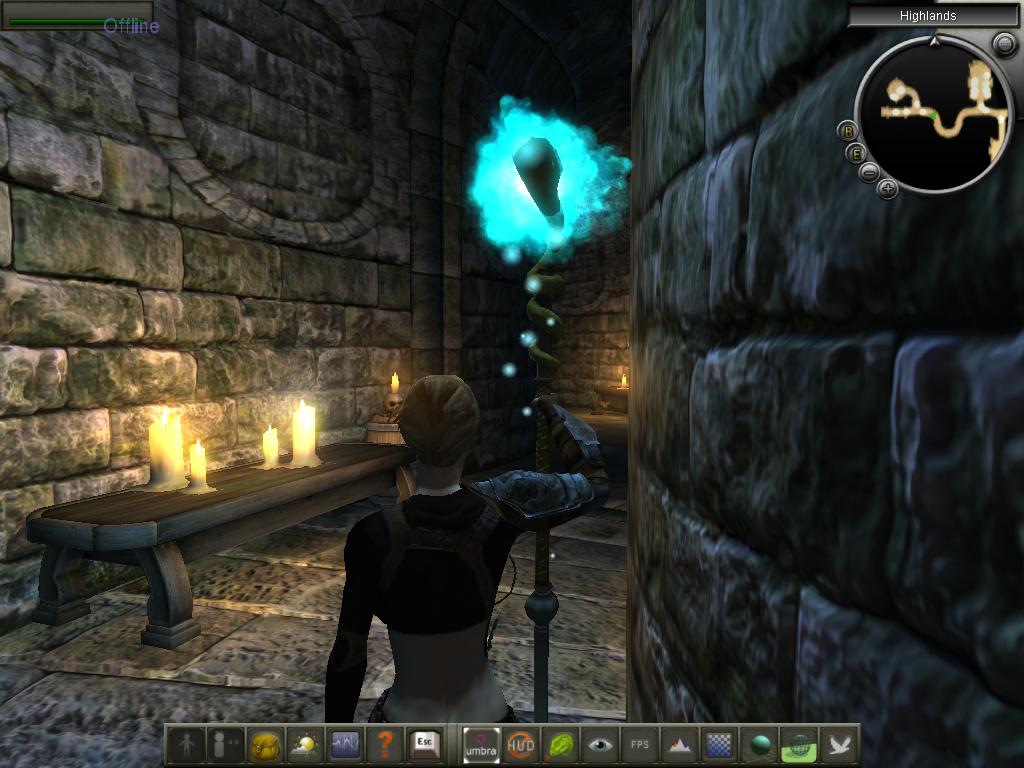The image size is (1024, 768).
Task: Open the grid button above the minimap
Action: point(1004,43)
